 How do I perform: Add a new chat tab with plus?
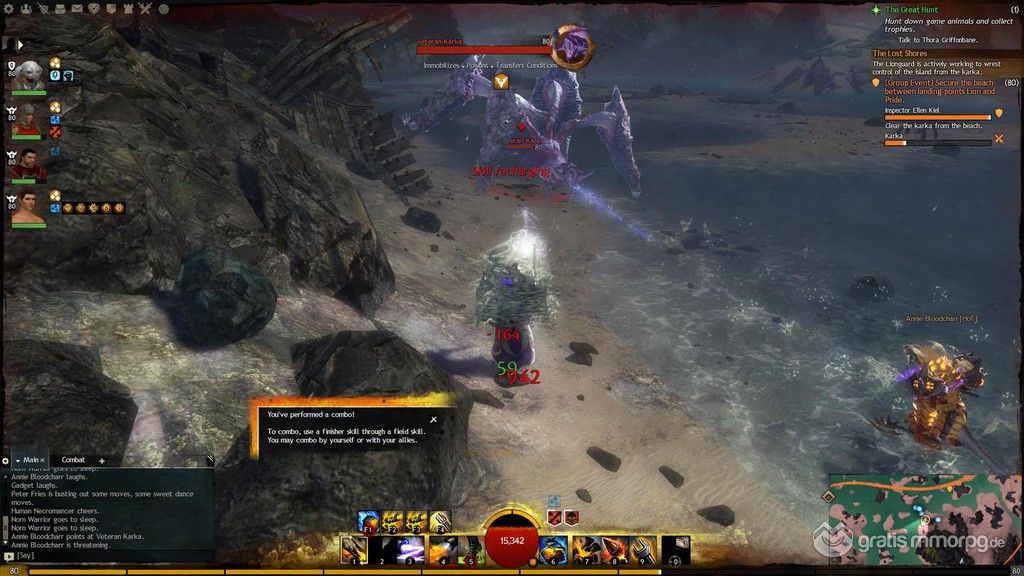click(102, 460)
